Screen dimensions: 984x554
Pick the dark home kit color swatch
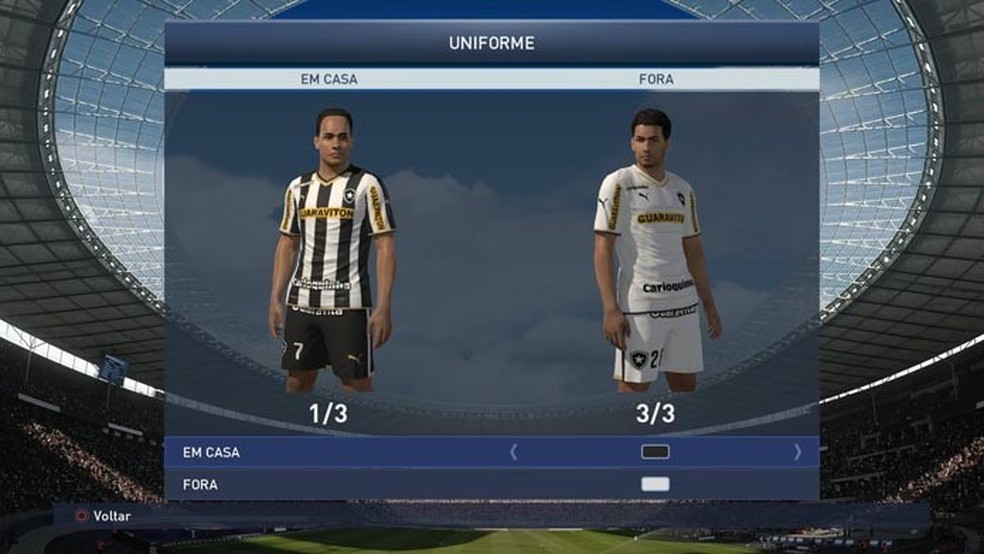(655, 452)
